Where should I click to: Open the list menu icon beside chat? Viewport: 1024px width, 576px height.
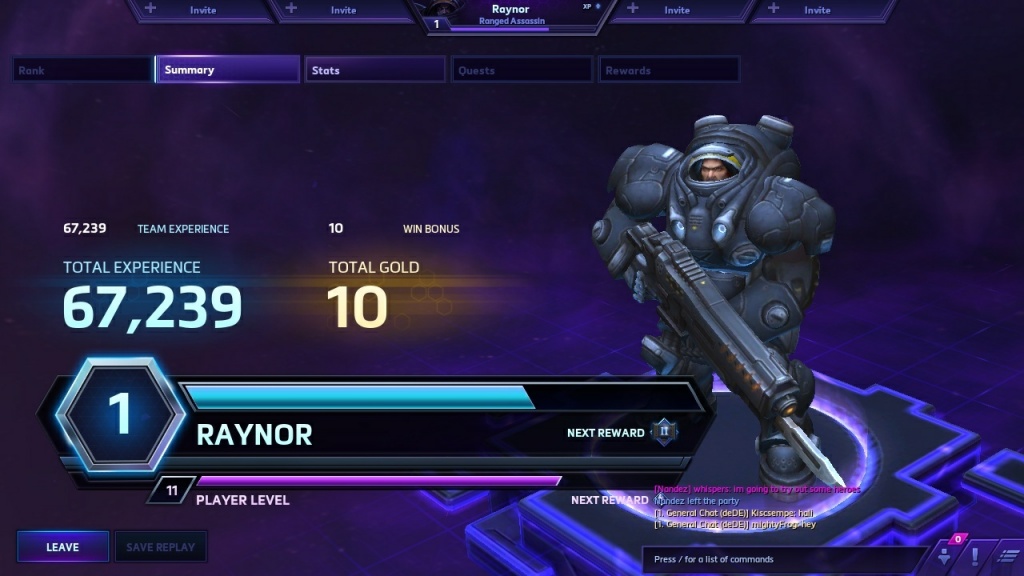point(1008,556)
